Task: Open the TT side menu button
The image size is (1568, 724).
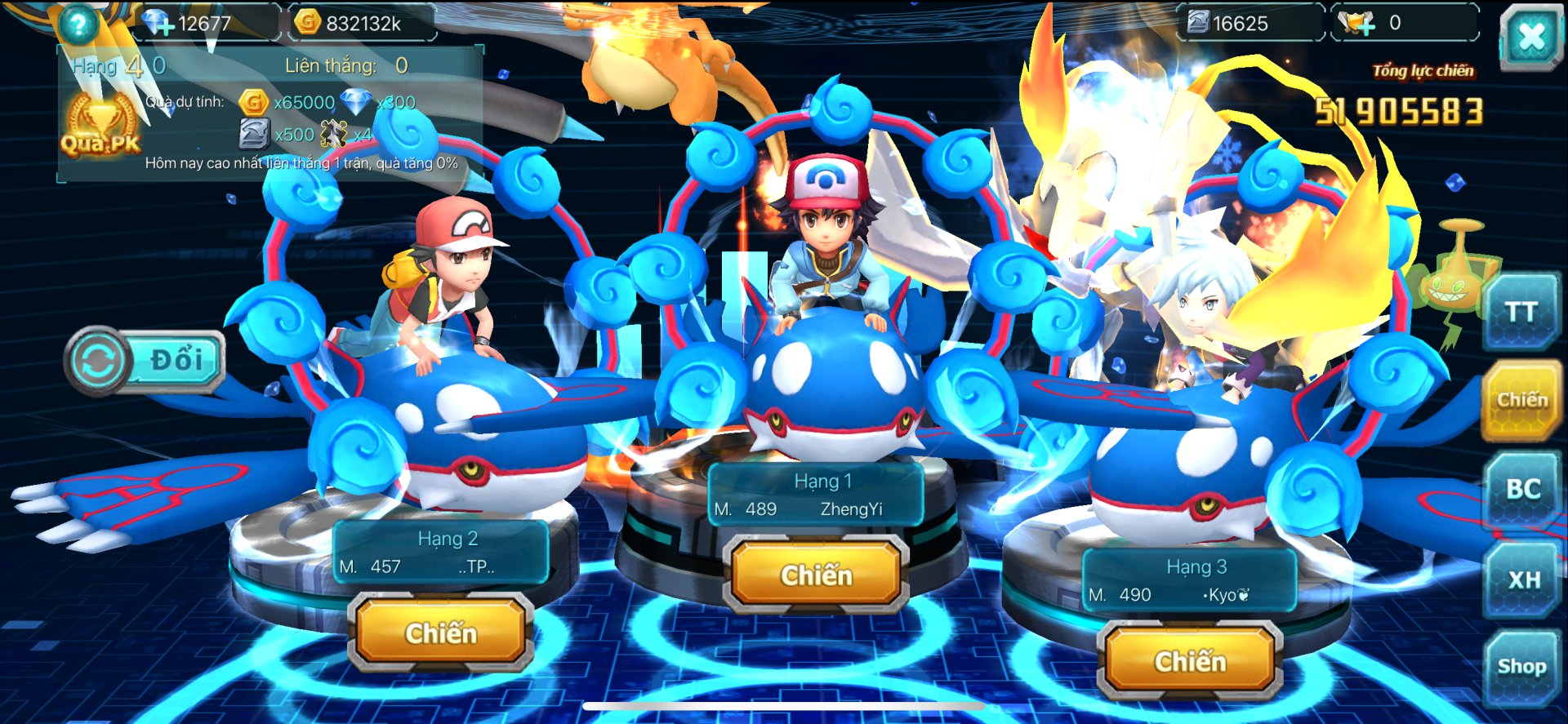Action: click(x=1521, y=312)
